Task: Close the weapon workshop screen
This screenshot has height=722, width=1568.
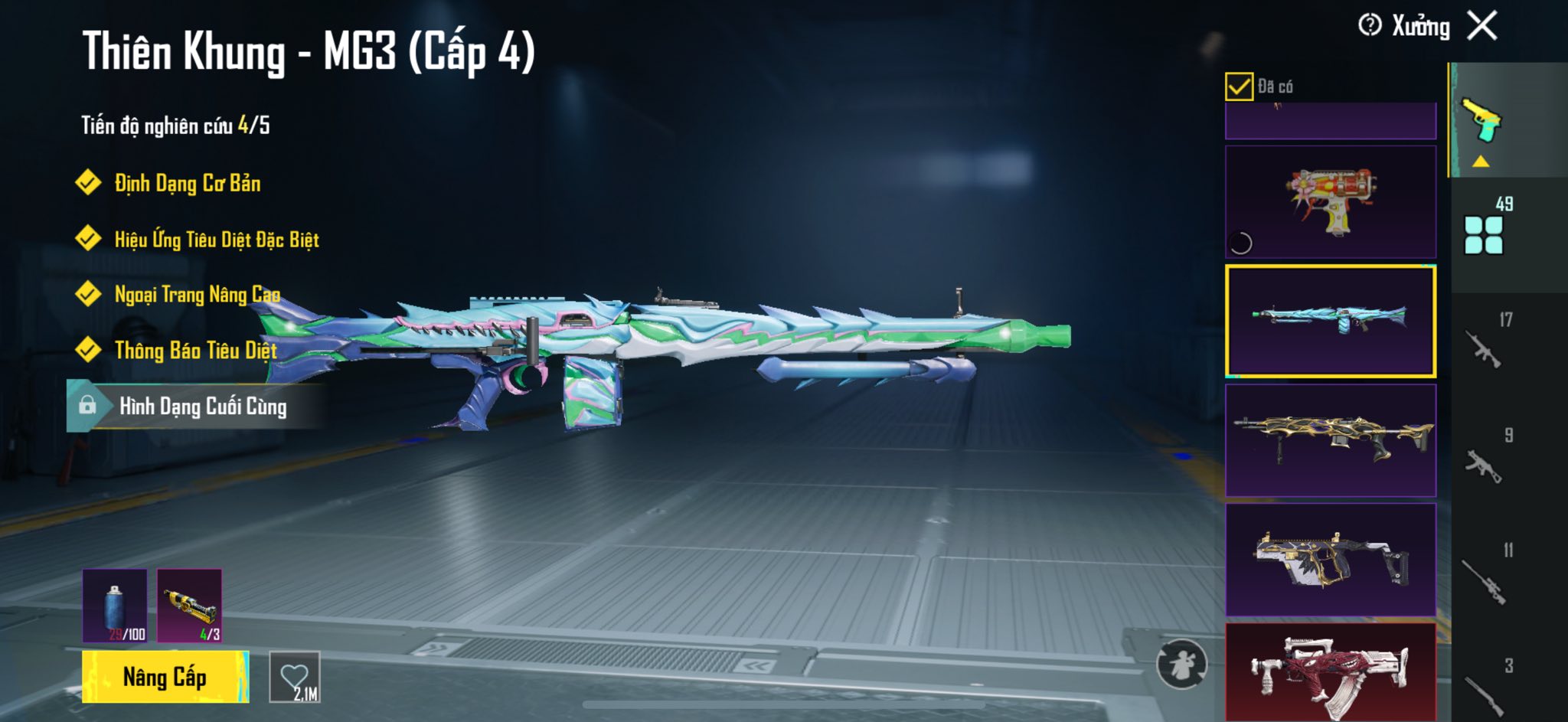Action: [1482, 26]
